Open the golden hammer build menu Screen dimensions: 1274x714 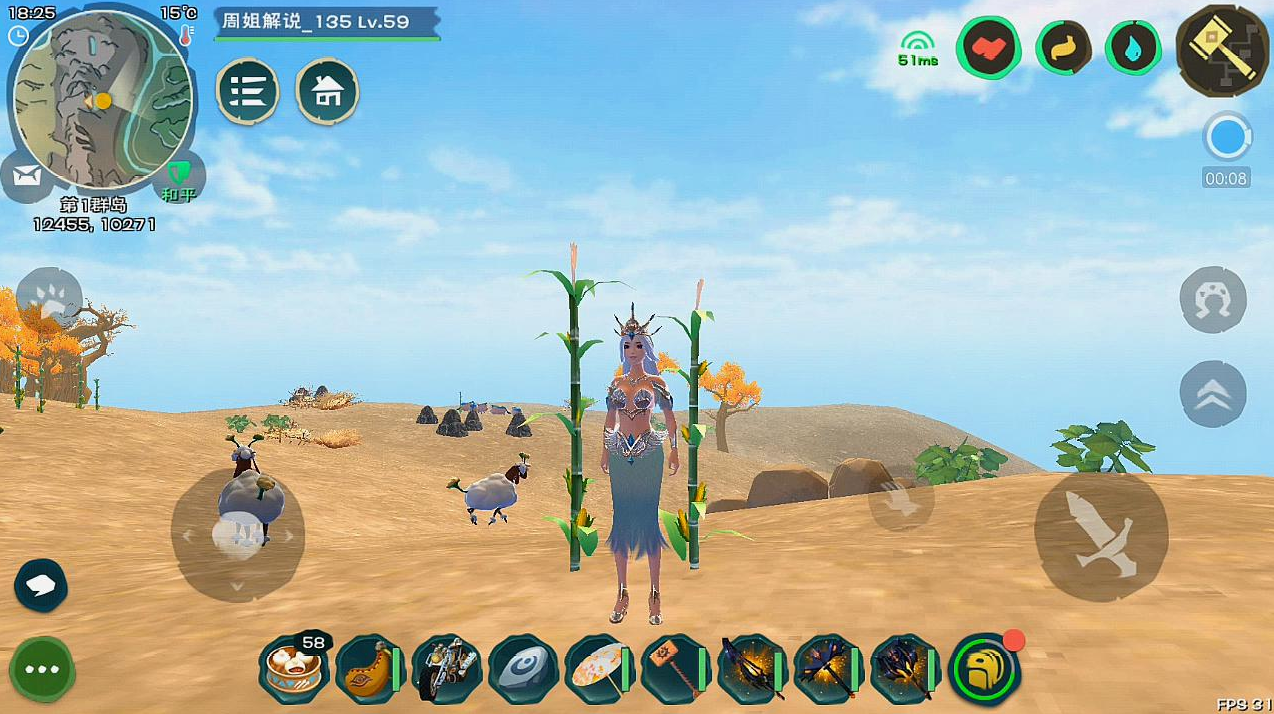coord(1222,46)
